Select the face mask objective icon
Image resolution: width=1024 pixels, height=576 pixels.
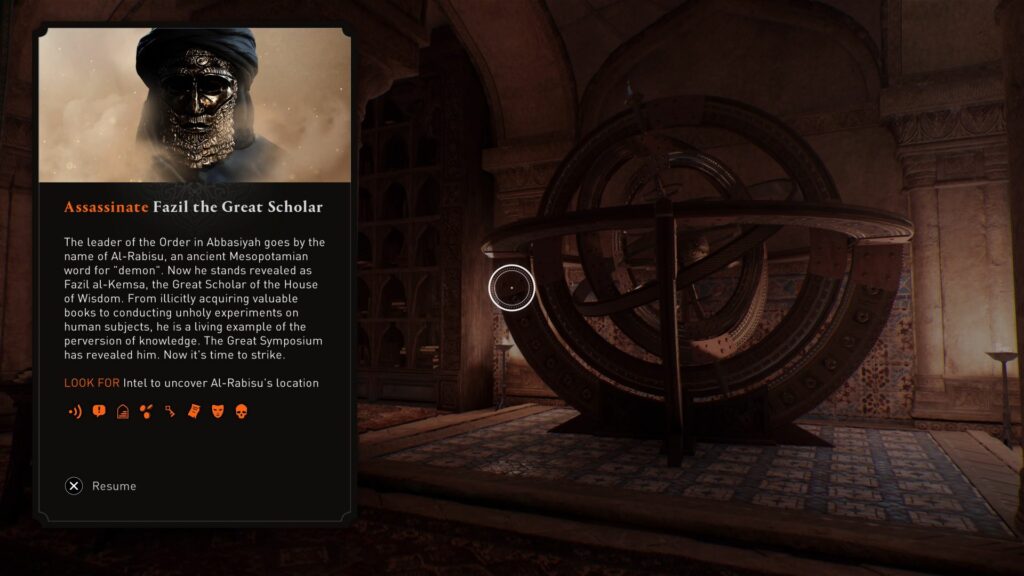coord(217,411)
